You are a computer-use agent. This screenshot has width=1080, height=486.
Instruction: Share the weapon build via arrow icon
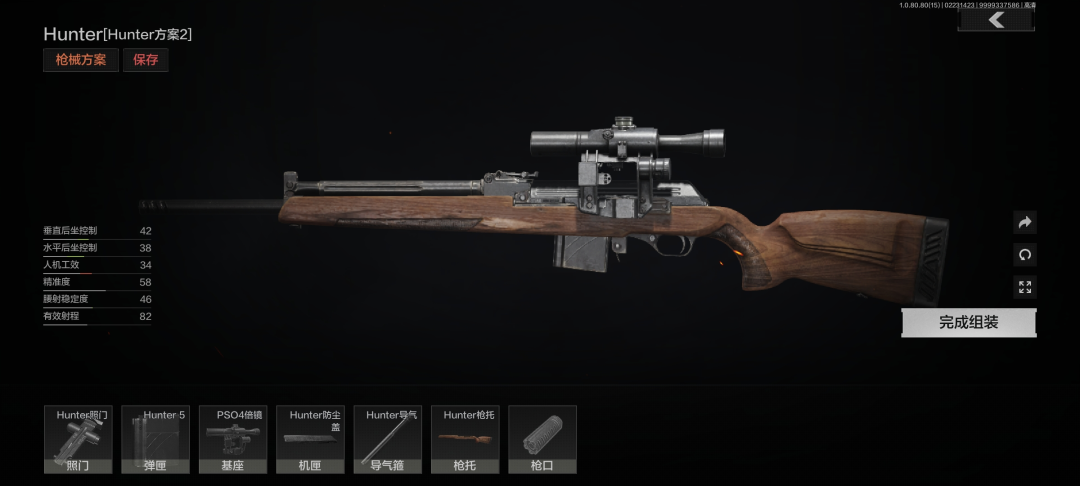pos(1024,222)
